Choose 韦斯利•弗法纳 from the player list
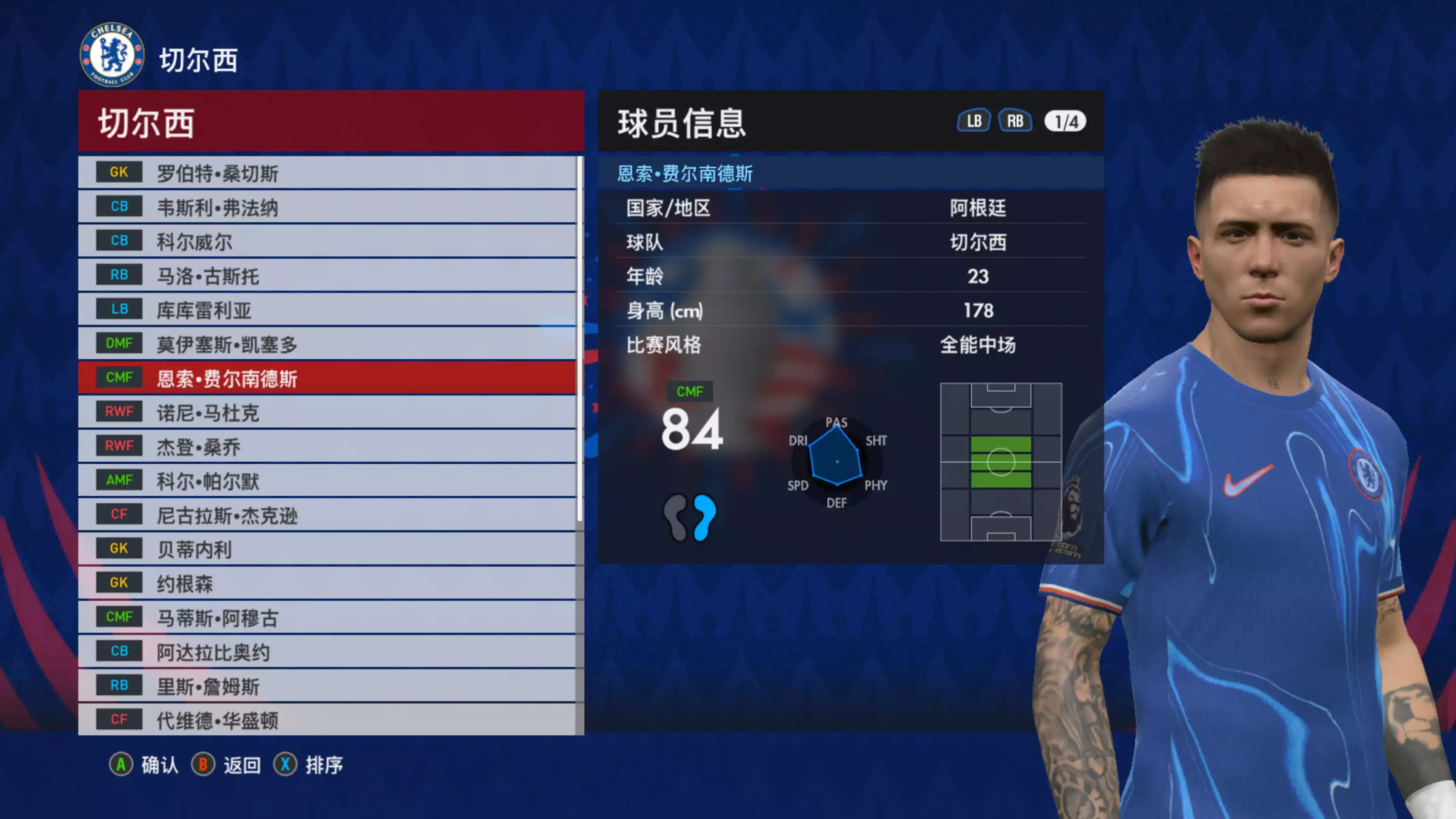Image resolution: width=1456 pixels, height=819 pixels. tap(328, 208)
